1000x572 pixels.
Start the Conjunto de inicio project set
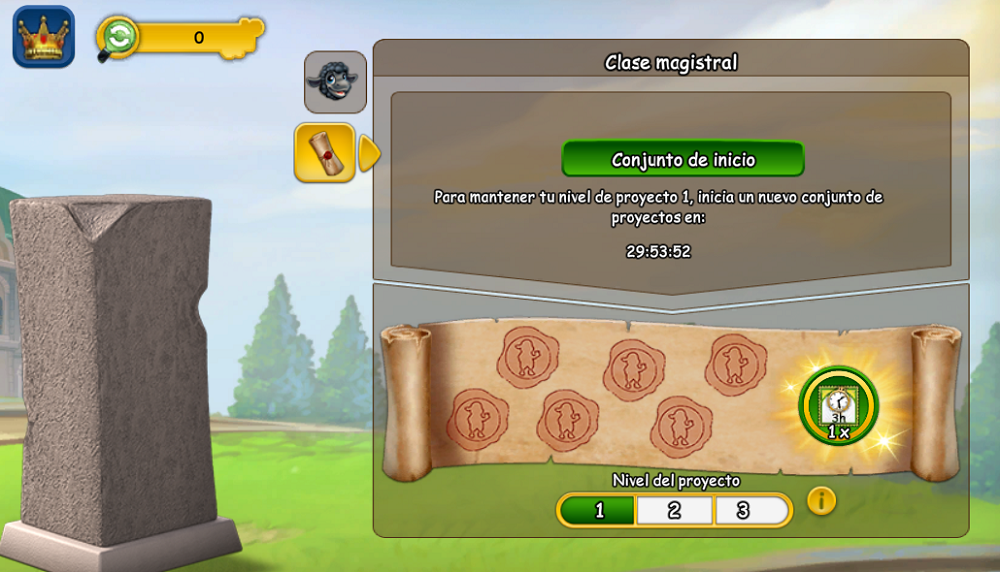pos(683,159)
